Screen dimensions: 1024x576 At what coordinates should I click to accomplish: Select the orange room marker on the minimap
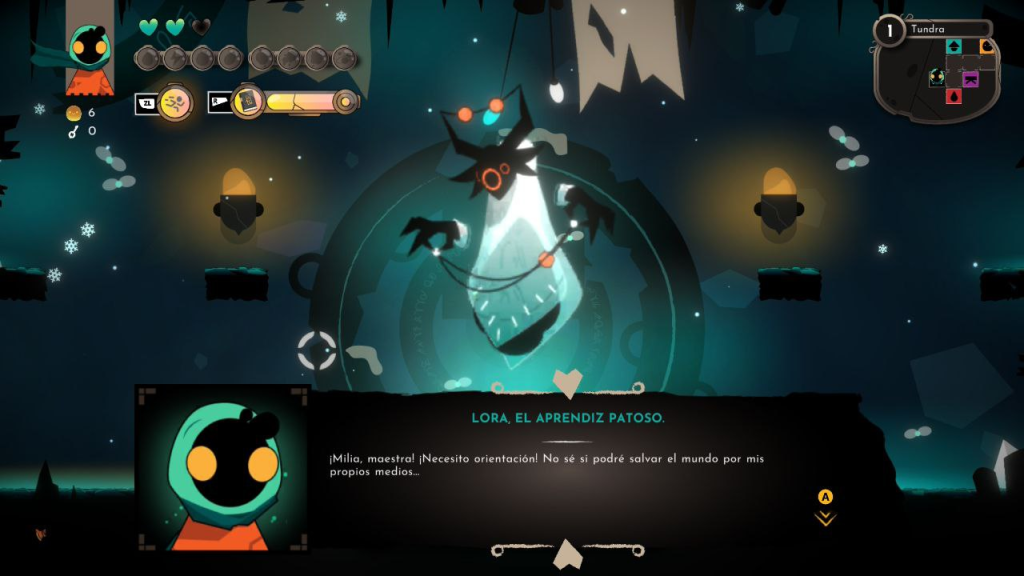click(987, 46)
